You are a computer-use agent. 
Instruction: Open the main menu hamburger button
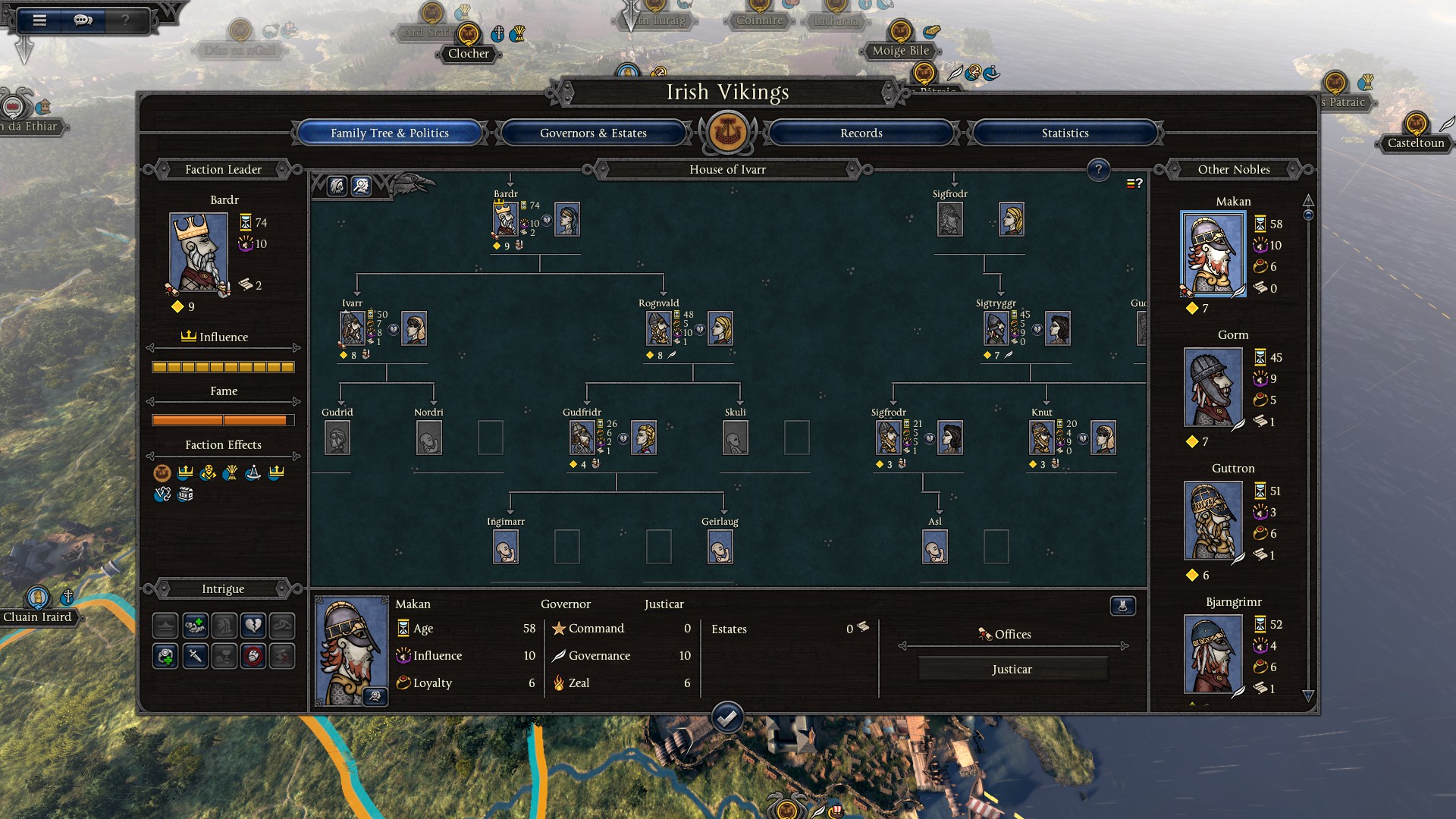[x=39, y=20]
